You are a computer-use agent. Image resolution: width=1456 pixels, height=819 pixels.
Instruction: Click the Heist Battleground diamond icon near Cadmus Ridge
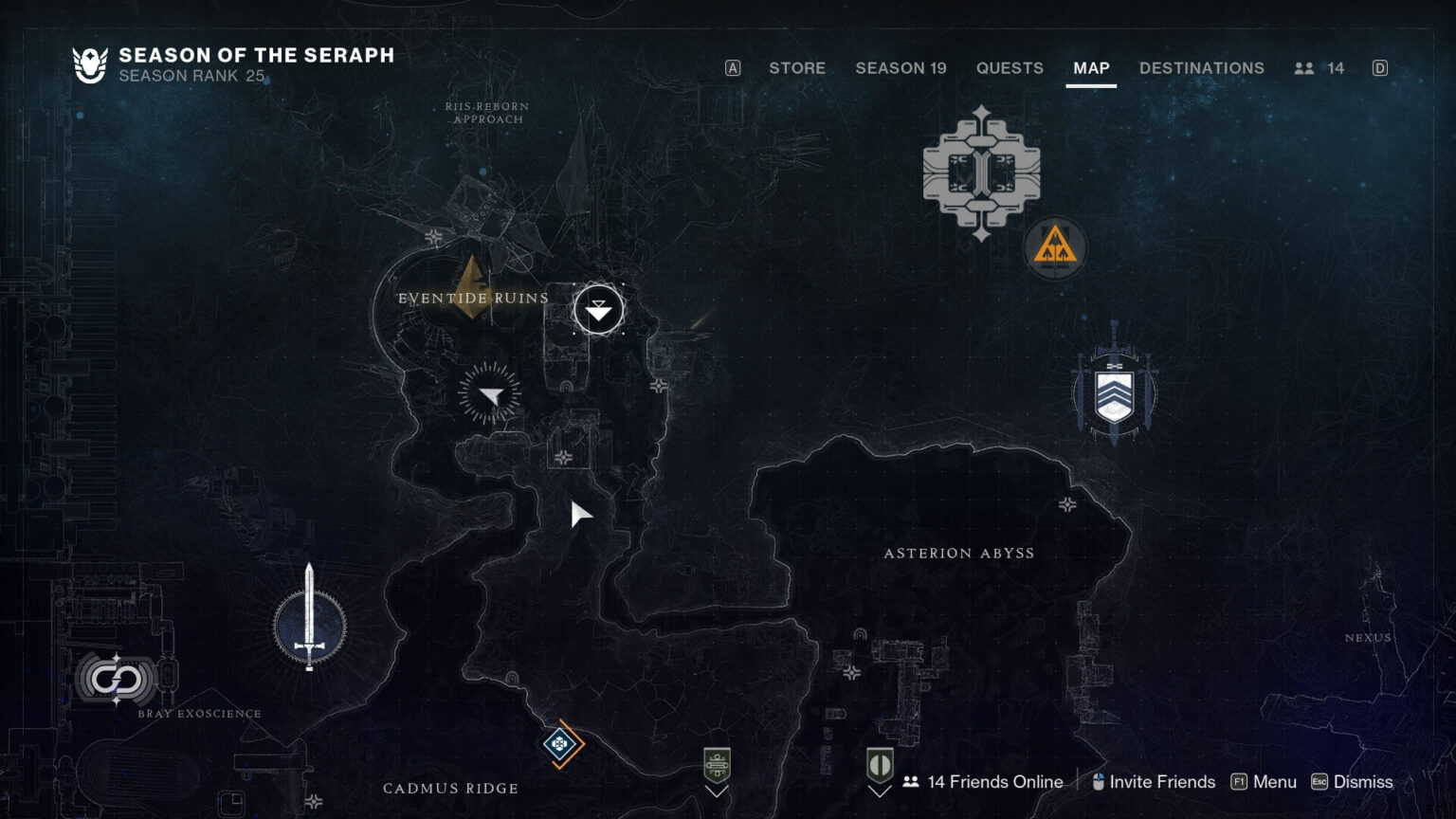[559, 745]
